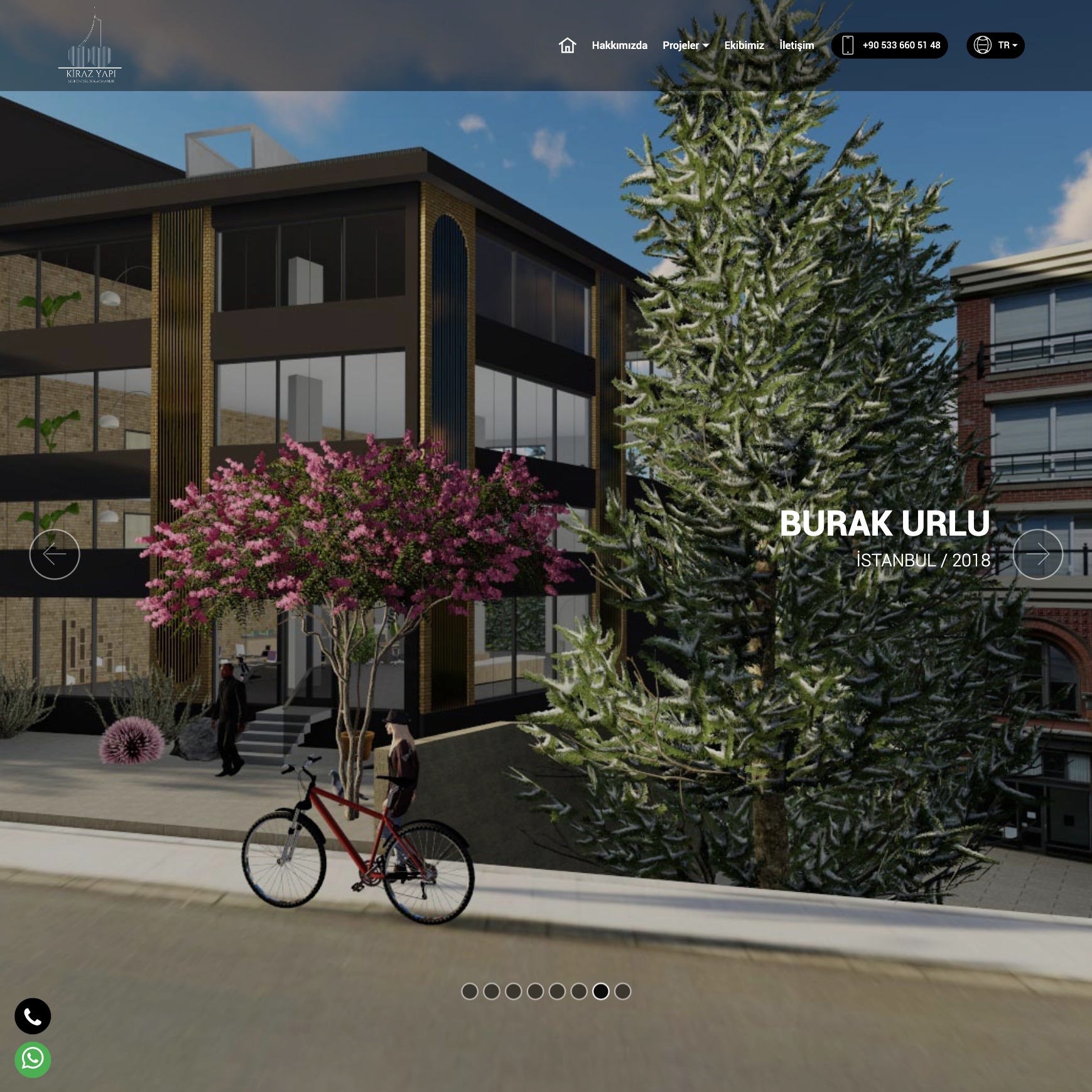Click the black phone call floating button

coord(33,1016)
